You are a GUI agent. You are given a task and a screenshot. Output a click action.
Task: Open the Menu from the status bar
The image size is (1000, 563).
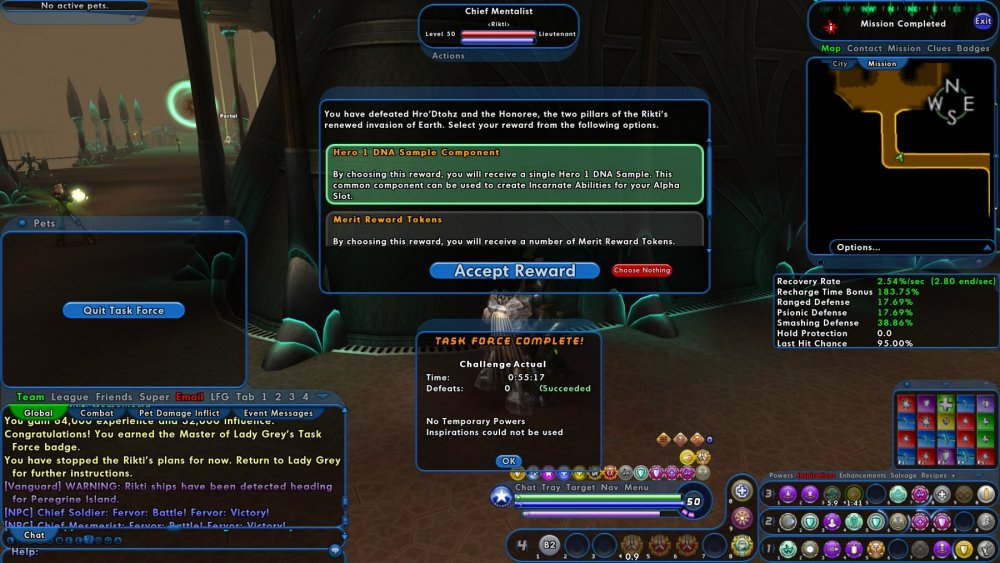[x=637, y=488]
